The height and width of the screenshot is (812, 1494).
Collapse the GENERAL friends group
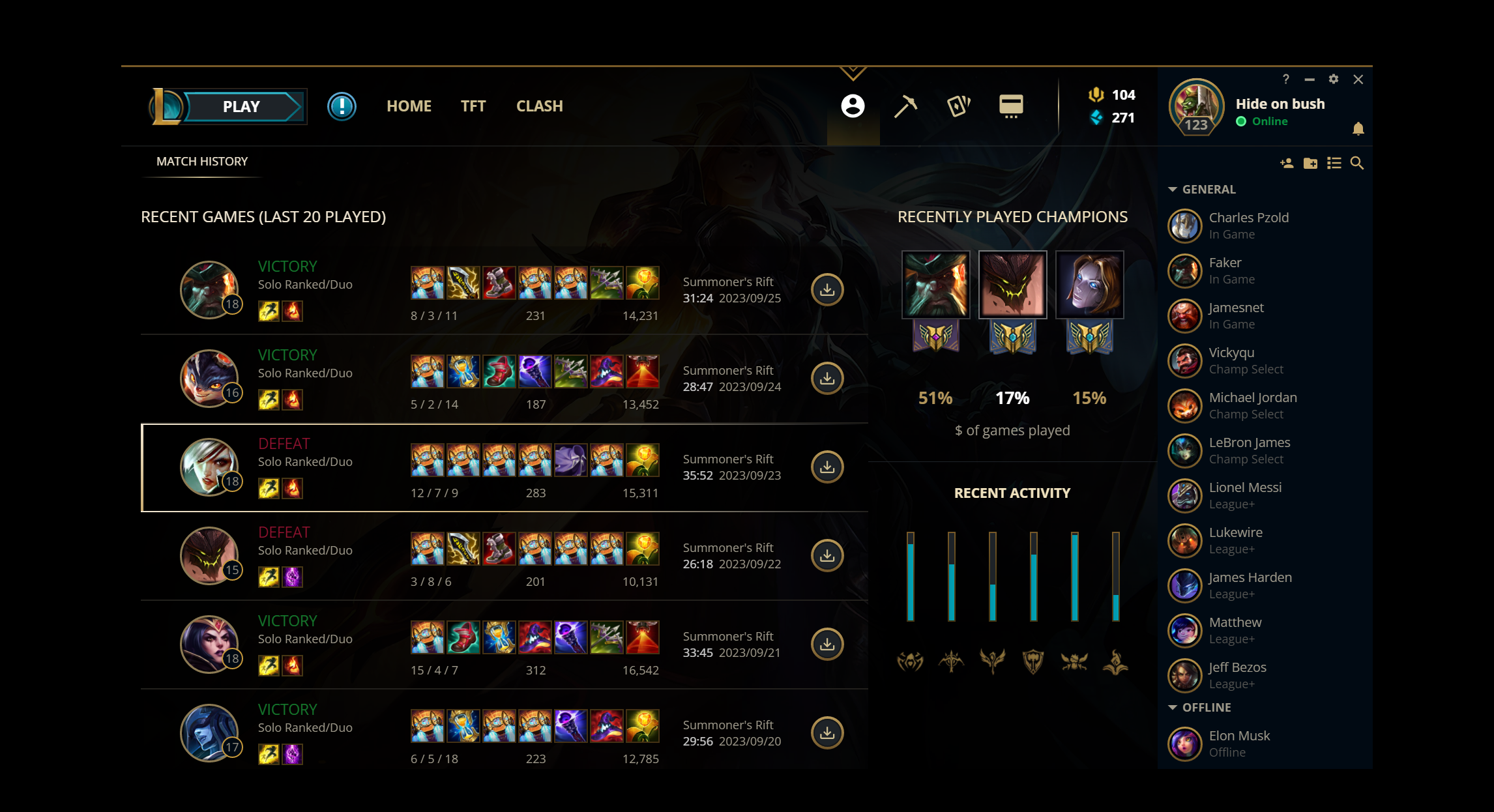(x=1172, y=189)
